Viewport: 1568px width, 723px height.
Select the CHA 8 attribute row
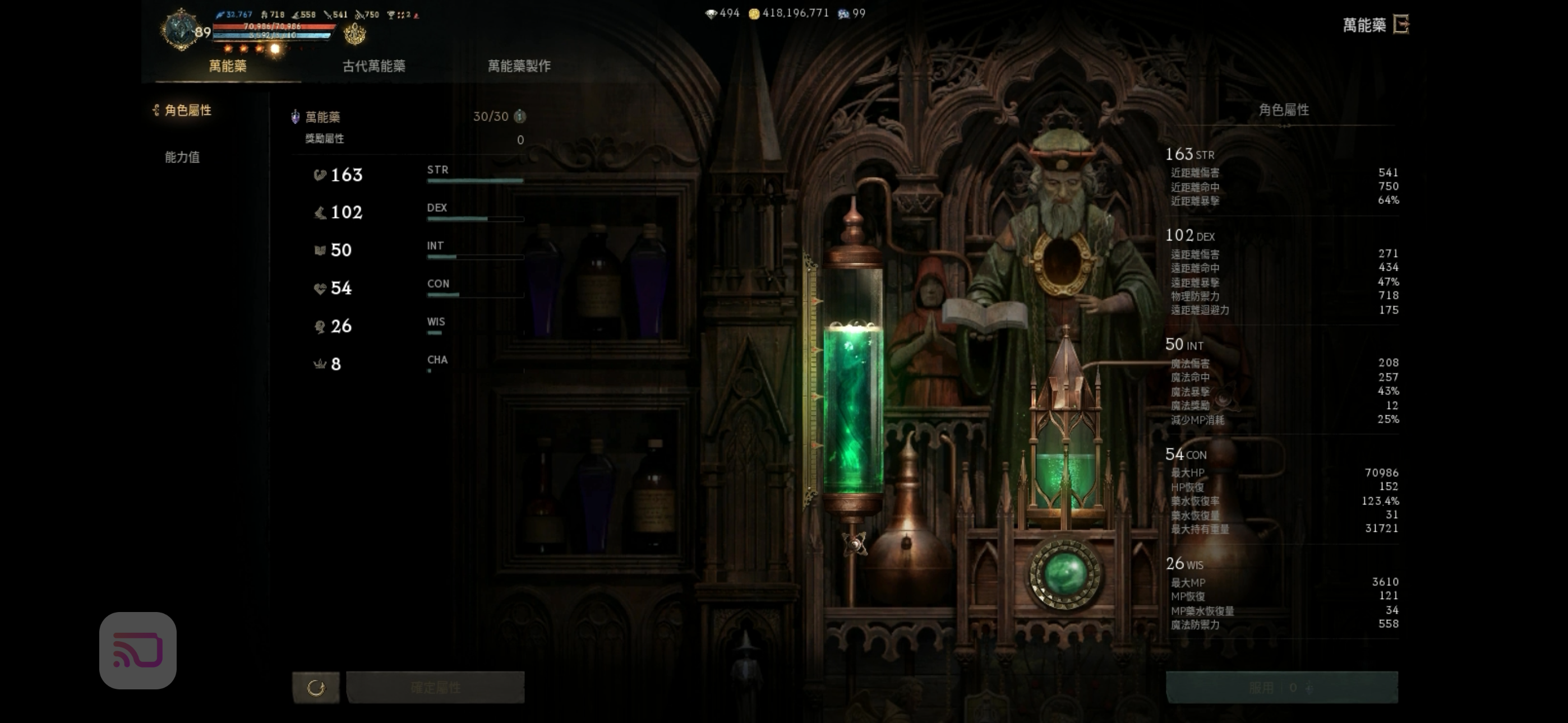[x=417, y=364]
